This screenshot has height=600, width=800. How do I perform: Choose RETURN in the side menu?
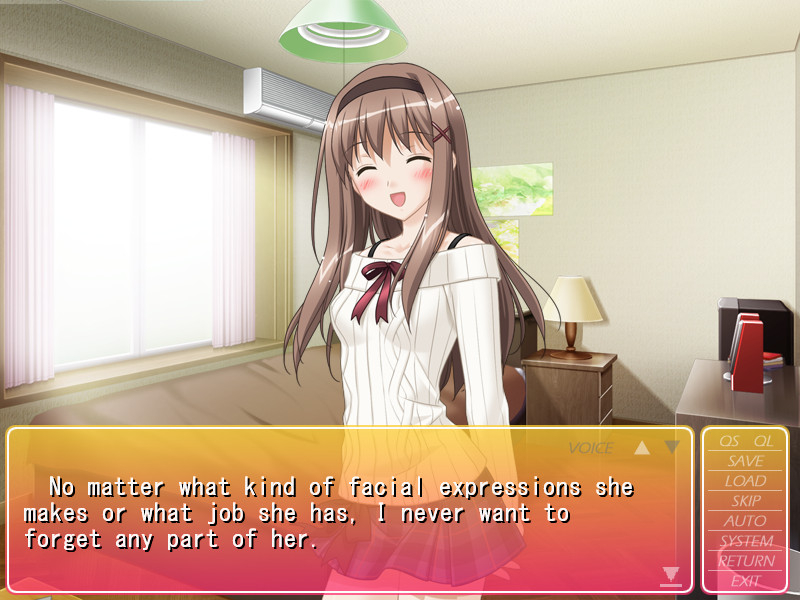click(x=746, y=561)
